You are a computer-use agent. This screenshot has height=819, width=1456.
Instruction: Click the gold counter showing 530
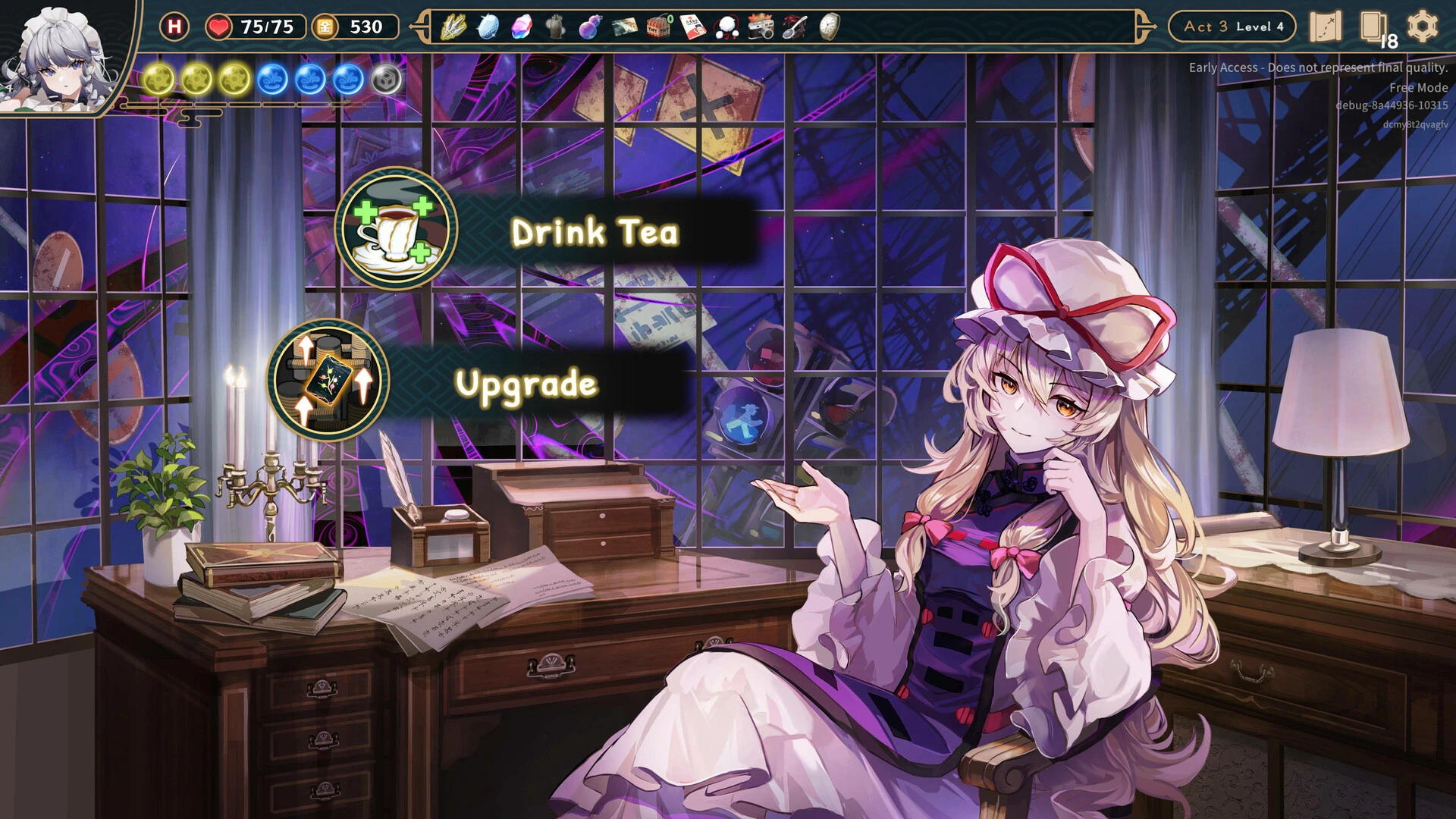[x=356, y=27]
